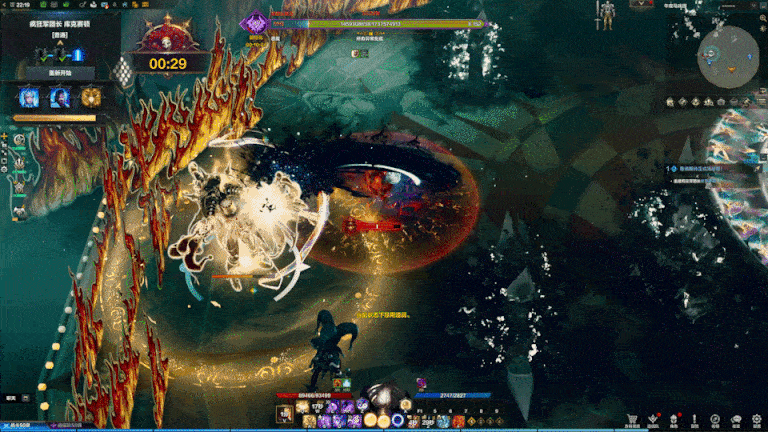Click the character portrait beside the skill bar

[x=286, y=413]
